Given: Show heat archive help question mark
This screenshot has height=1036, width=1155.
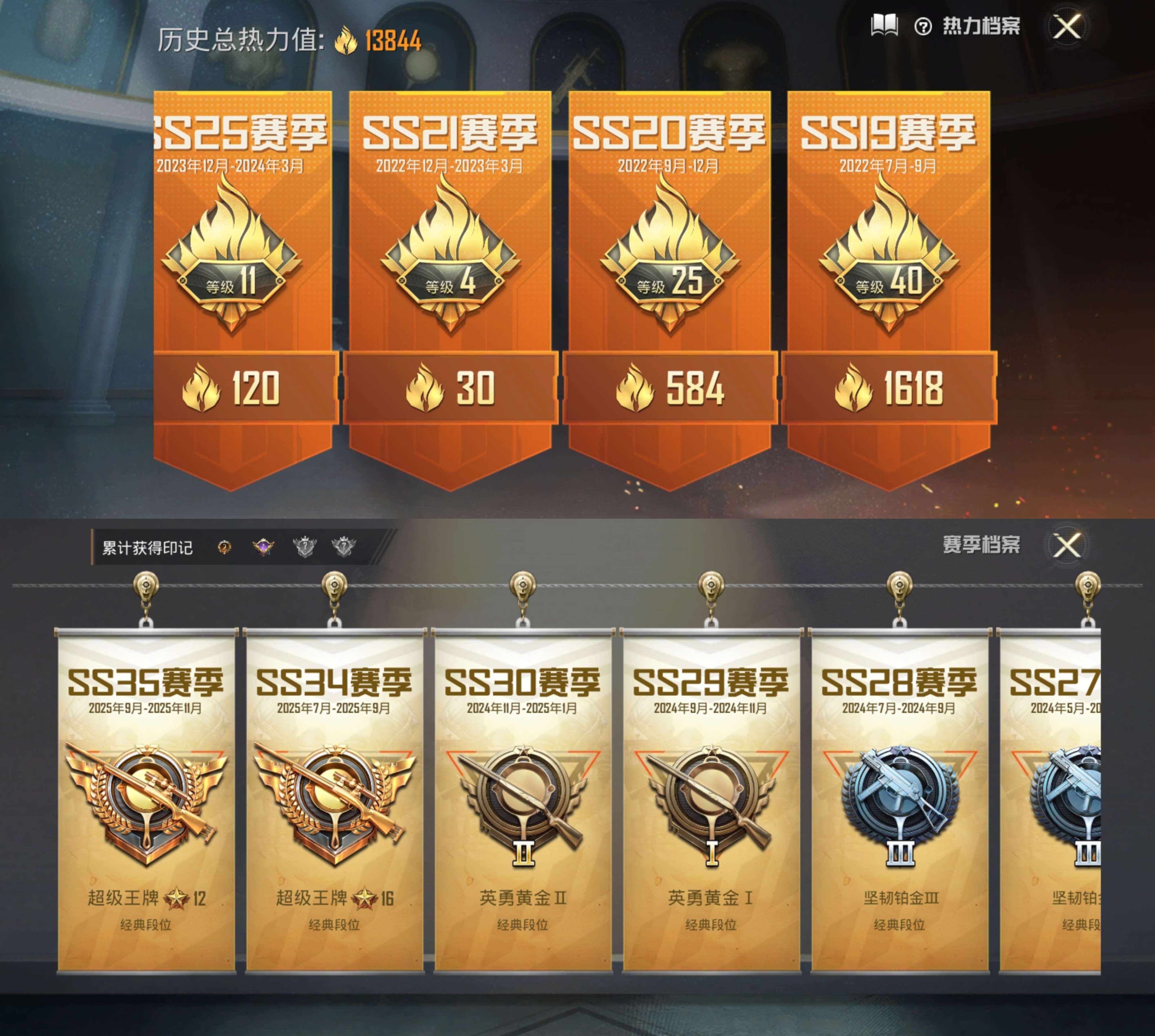Looking at the screenshot, I should pos(923,27).
